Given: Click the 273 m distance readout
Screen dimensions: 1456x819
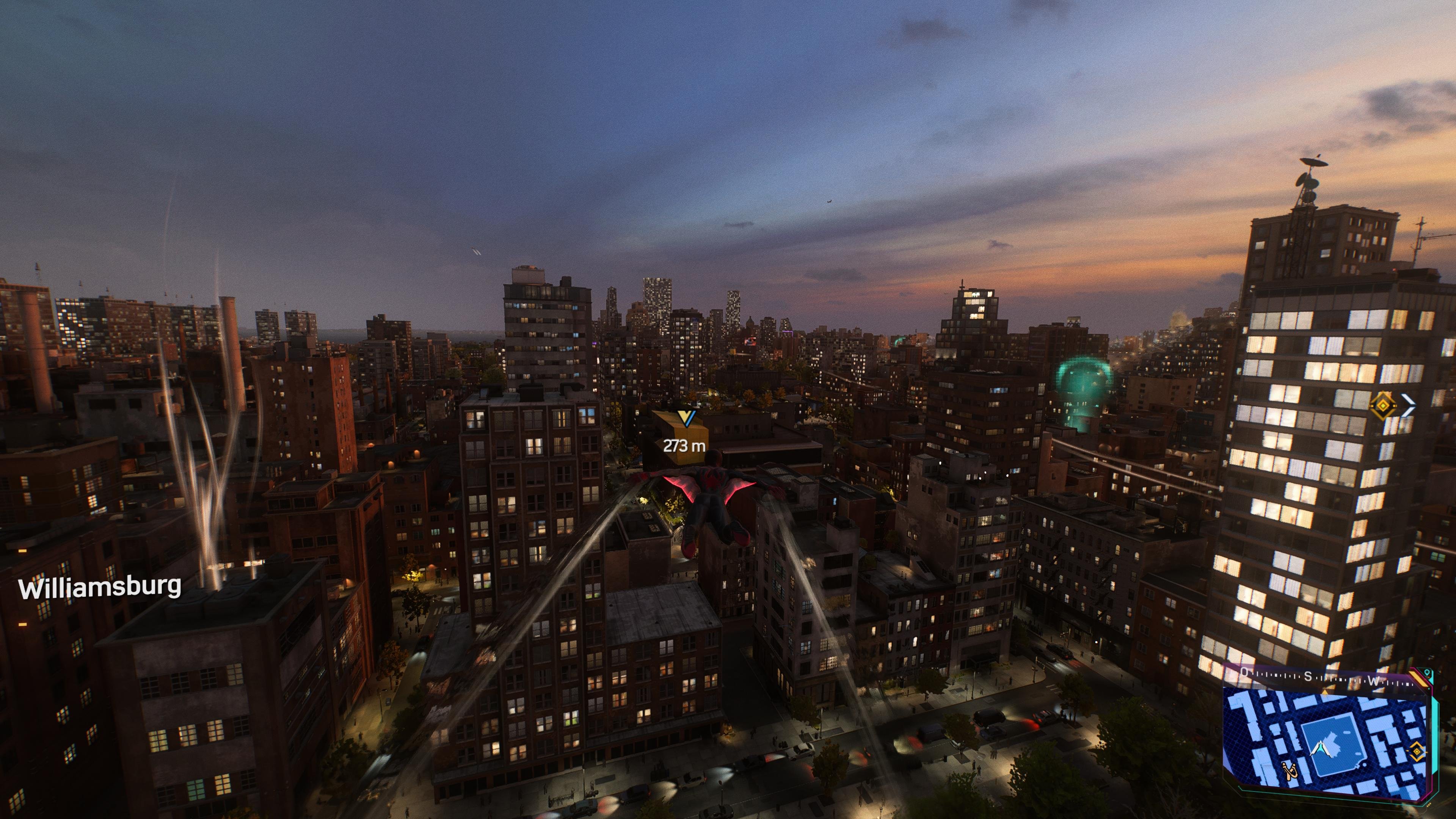Looking at the screenshot, I should pos(684,446).
